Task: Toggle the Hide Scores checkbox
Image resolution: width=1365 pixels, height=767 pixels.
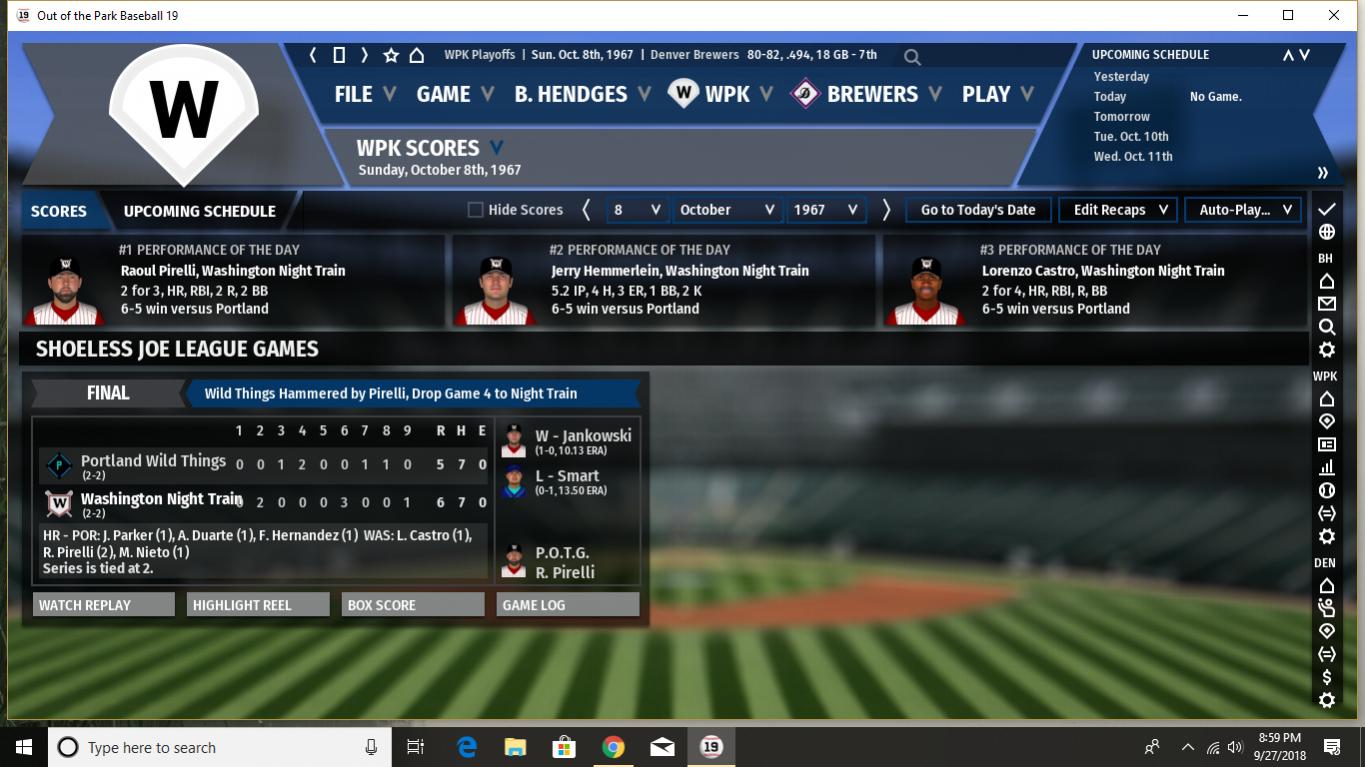Action: click(x=476, y=210)
